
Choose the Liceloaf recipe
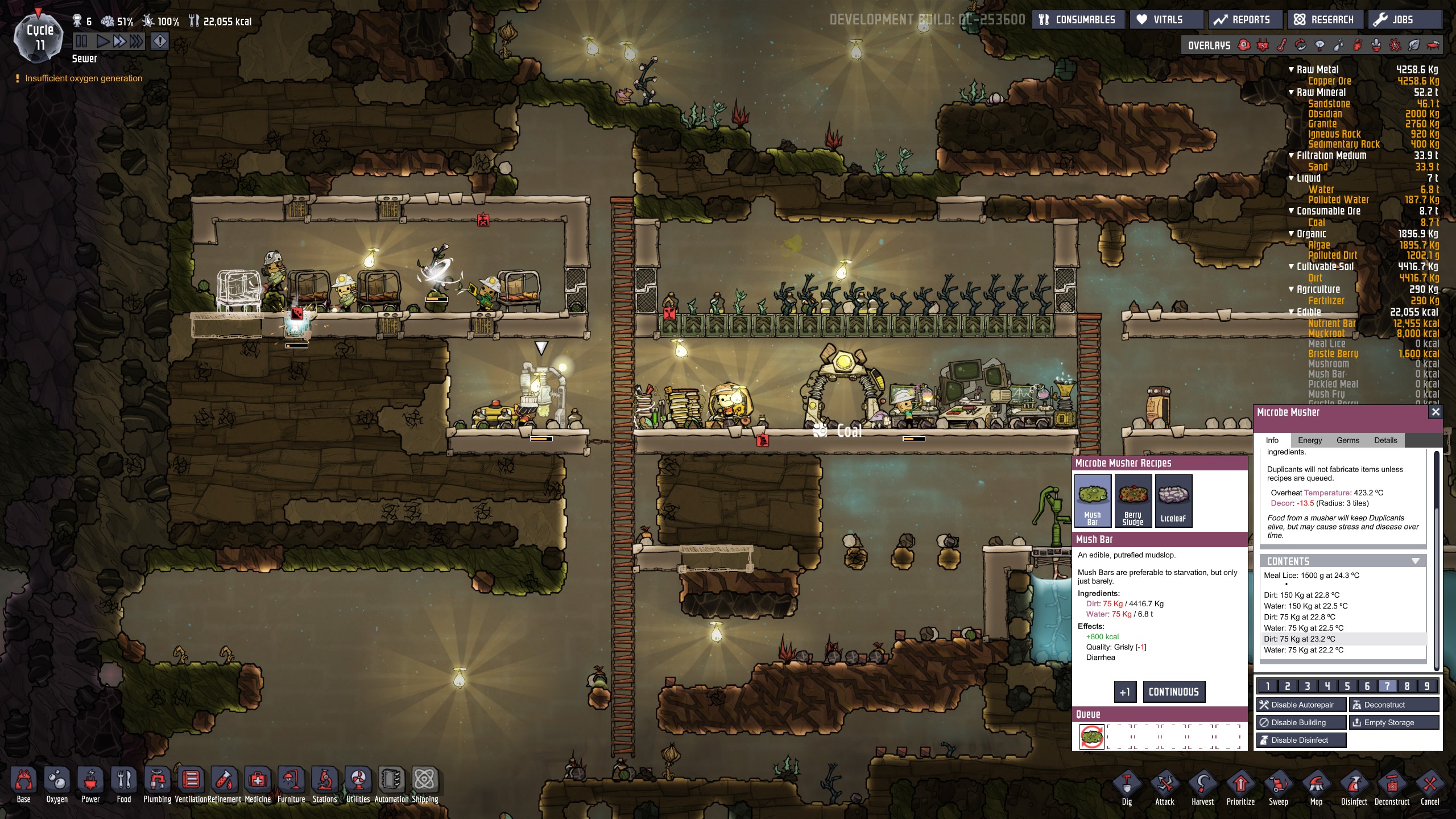1173,501
